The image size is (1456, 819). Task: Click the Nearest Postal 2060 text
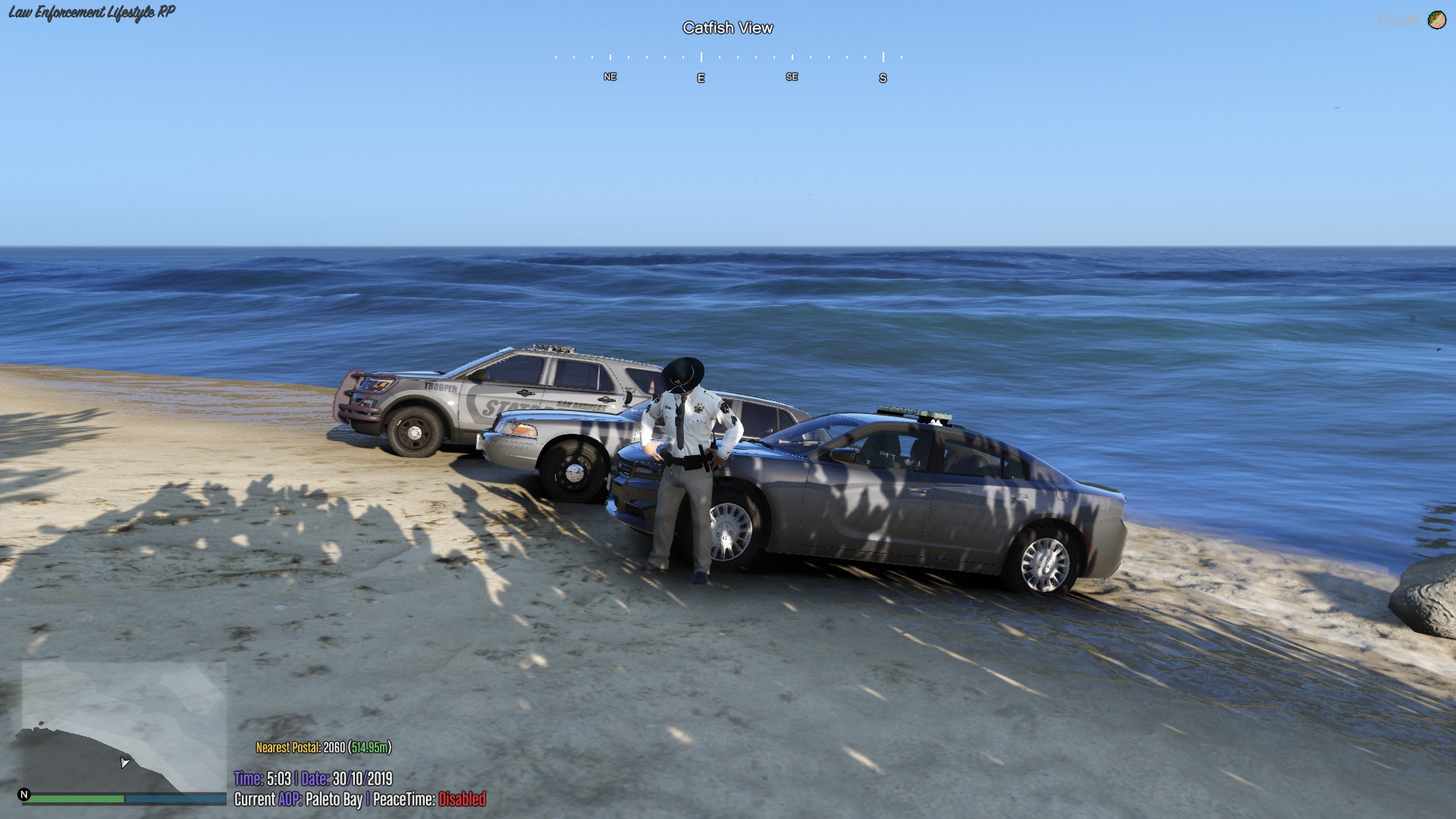(302, 745)
